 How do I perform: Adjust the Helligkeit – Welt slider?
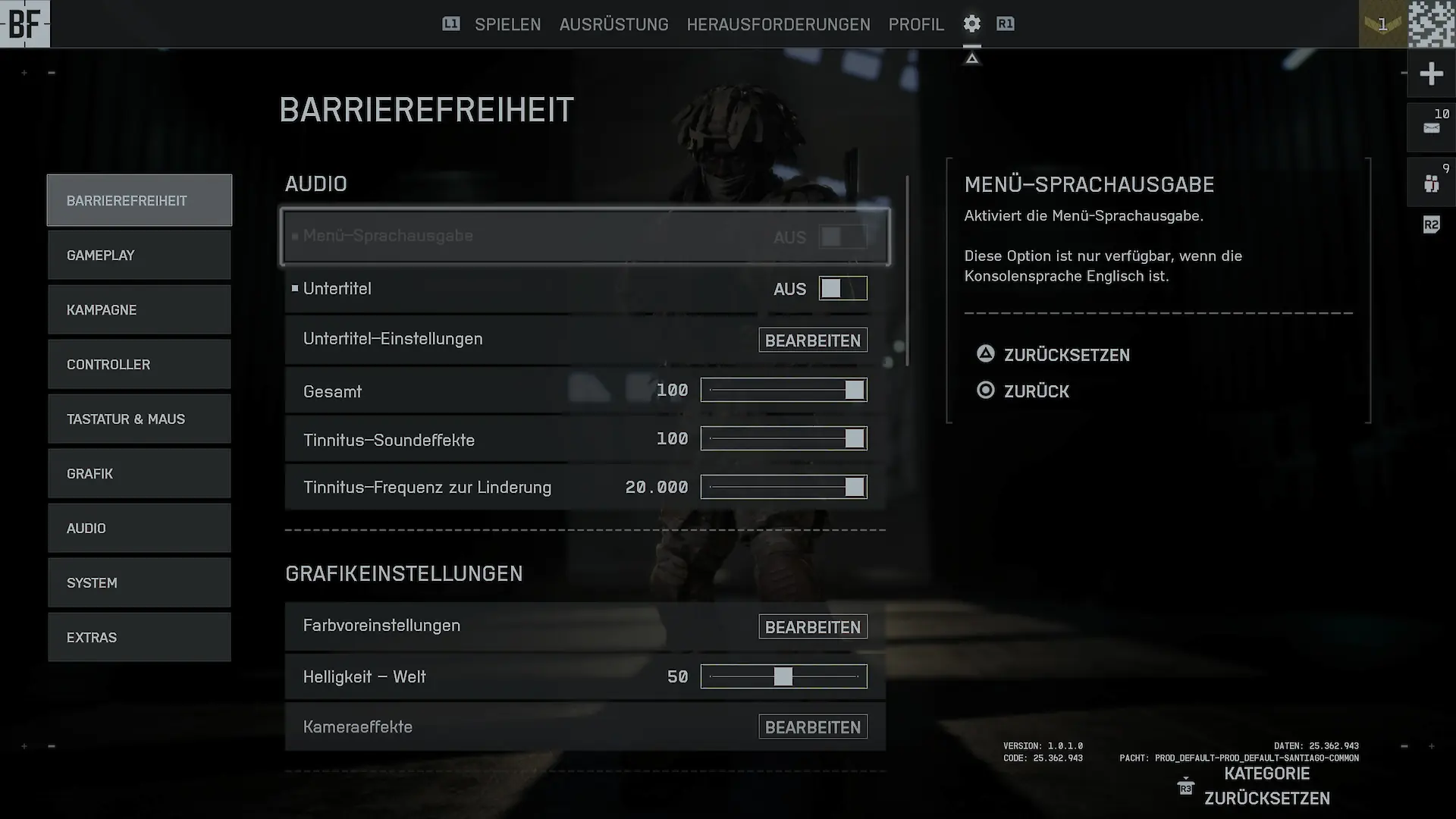(783, 676)
